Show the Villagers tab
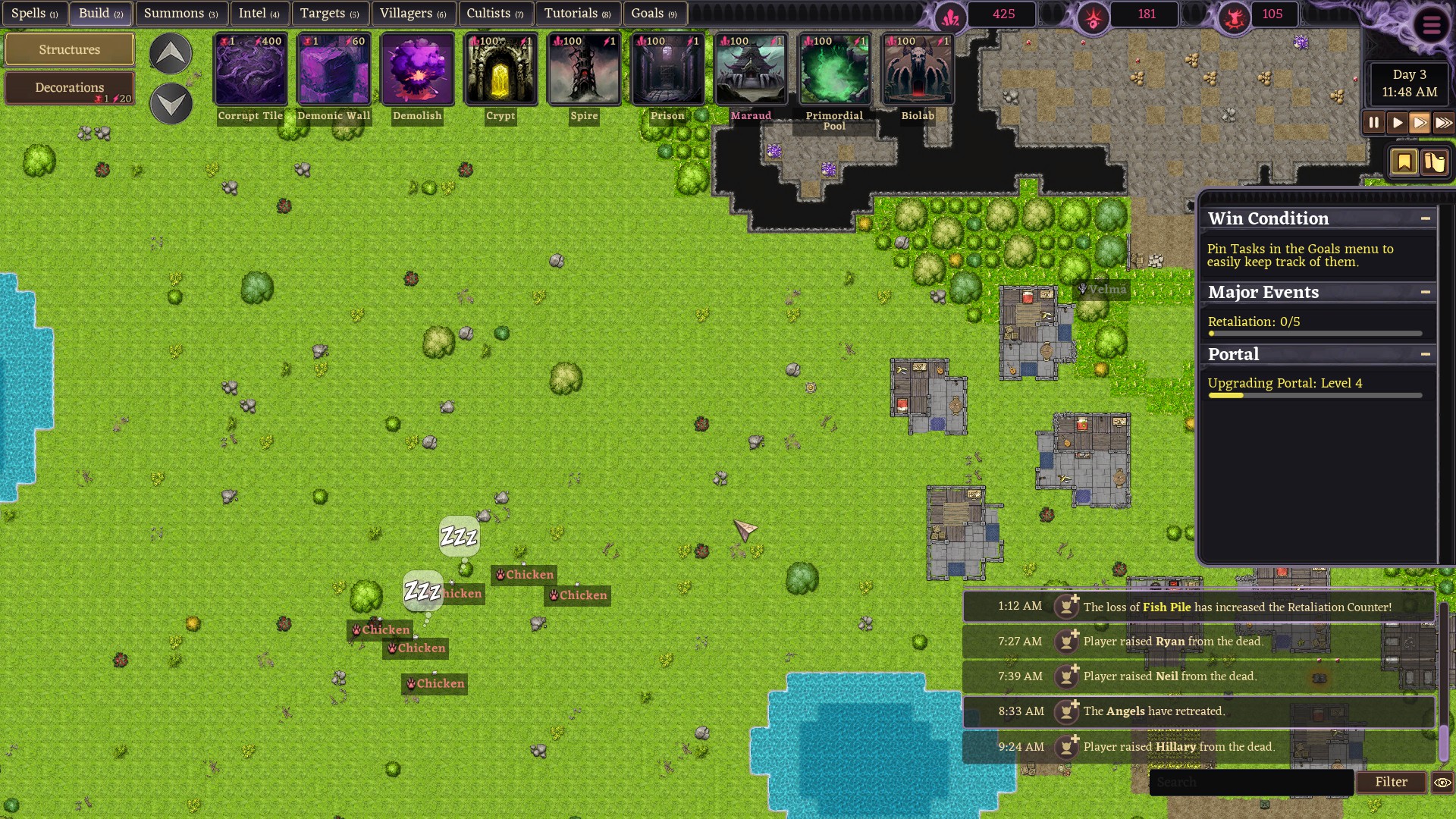1456x819 pixels. coord(413,14)
